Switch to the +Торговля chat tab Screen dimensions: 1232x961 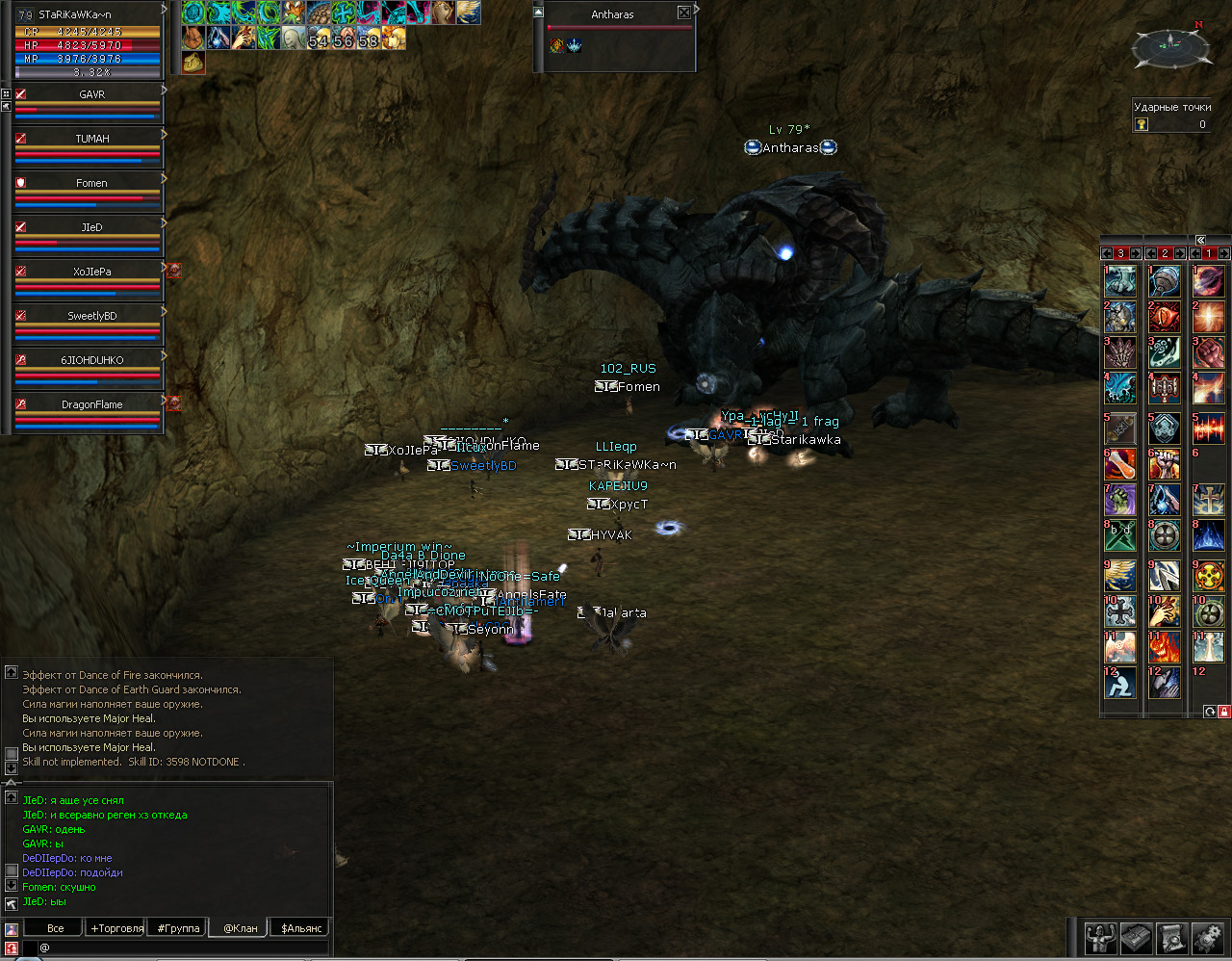[117, 928]
